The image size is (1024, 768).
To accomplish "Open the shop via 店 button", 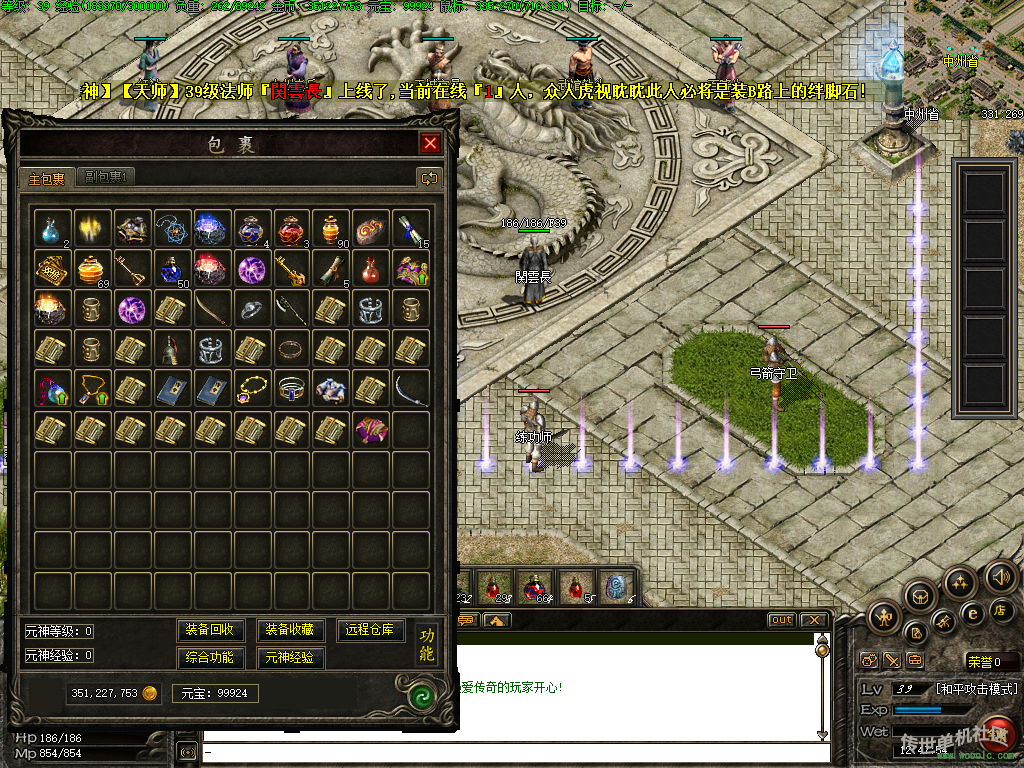I will pos(998,609).
